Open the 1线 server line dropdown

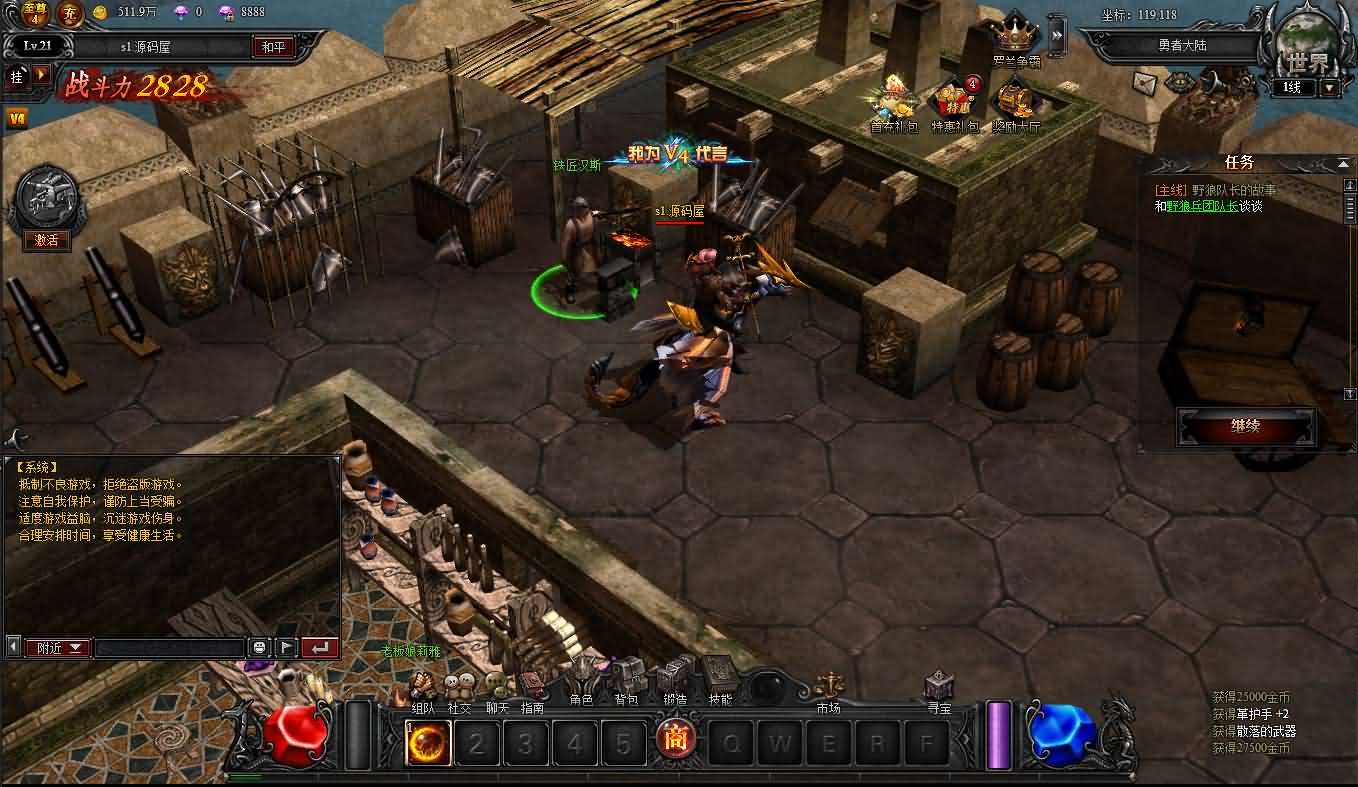[x=1329, y=88]
